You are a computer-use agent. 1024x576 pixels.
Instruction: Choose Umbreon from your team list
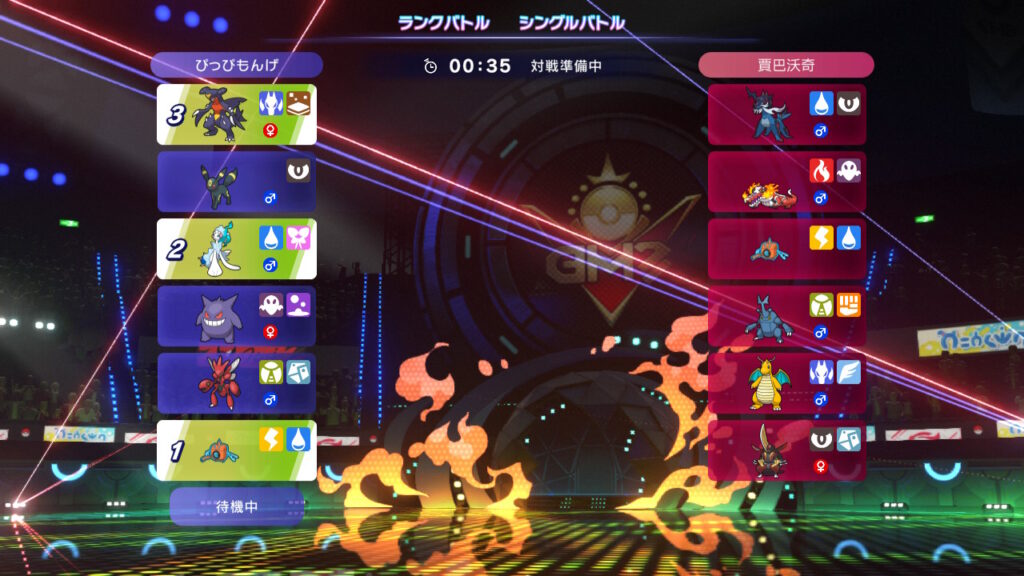pyautogui.click(x=237, y=182)
